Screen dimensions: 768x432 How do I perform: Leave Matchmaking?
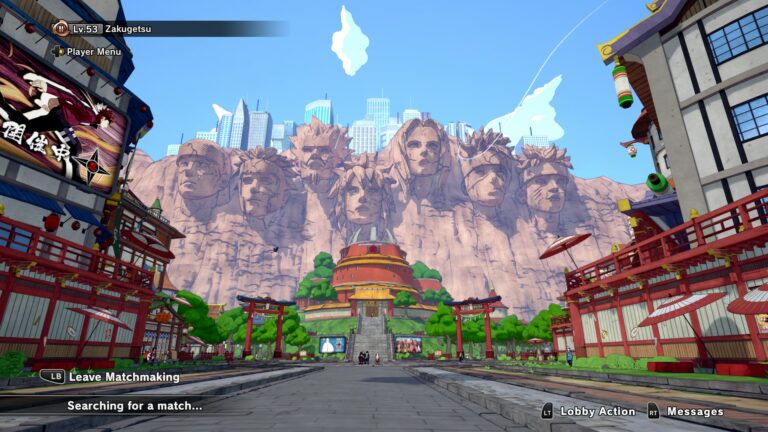tap(123, 377)
